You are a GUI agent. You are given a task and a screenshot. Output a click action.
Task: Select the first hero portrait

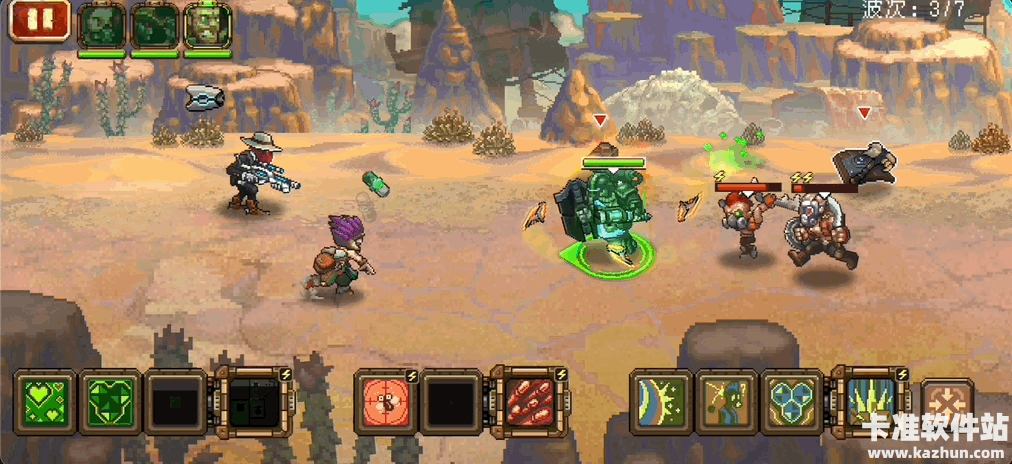(x=102, y=25)
